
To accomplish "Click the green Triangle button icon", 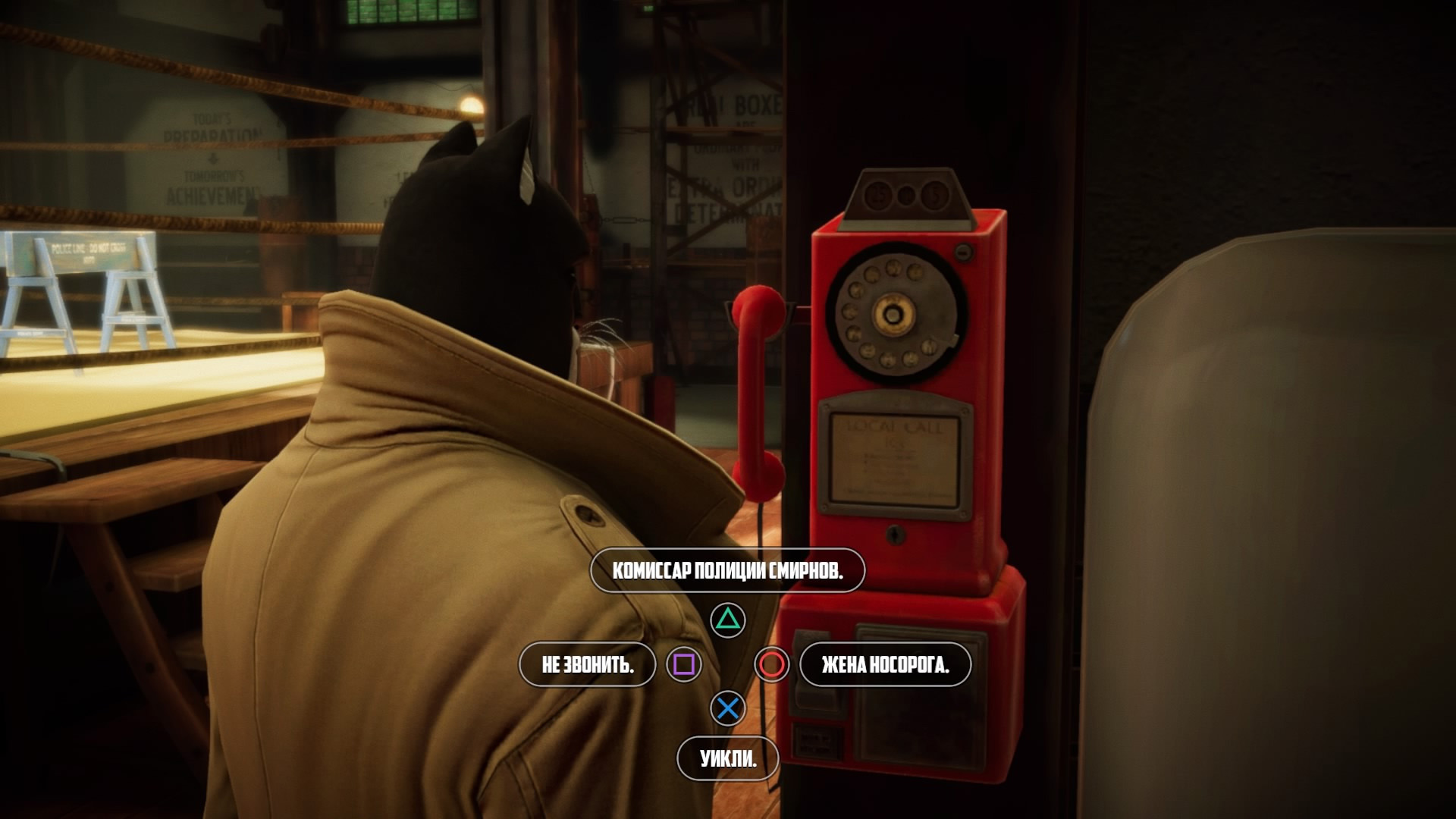I will (727, 619).
